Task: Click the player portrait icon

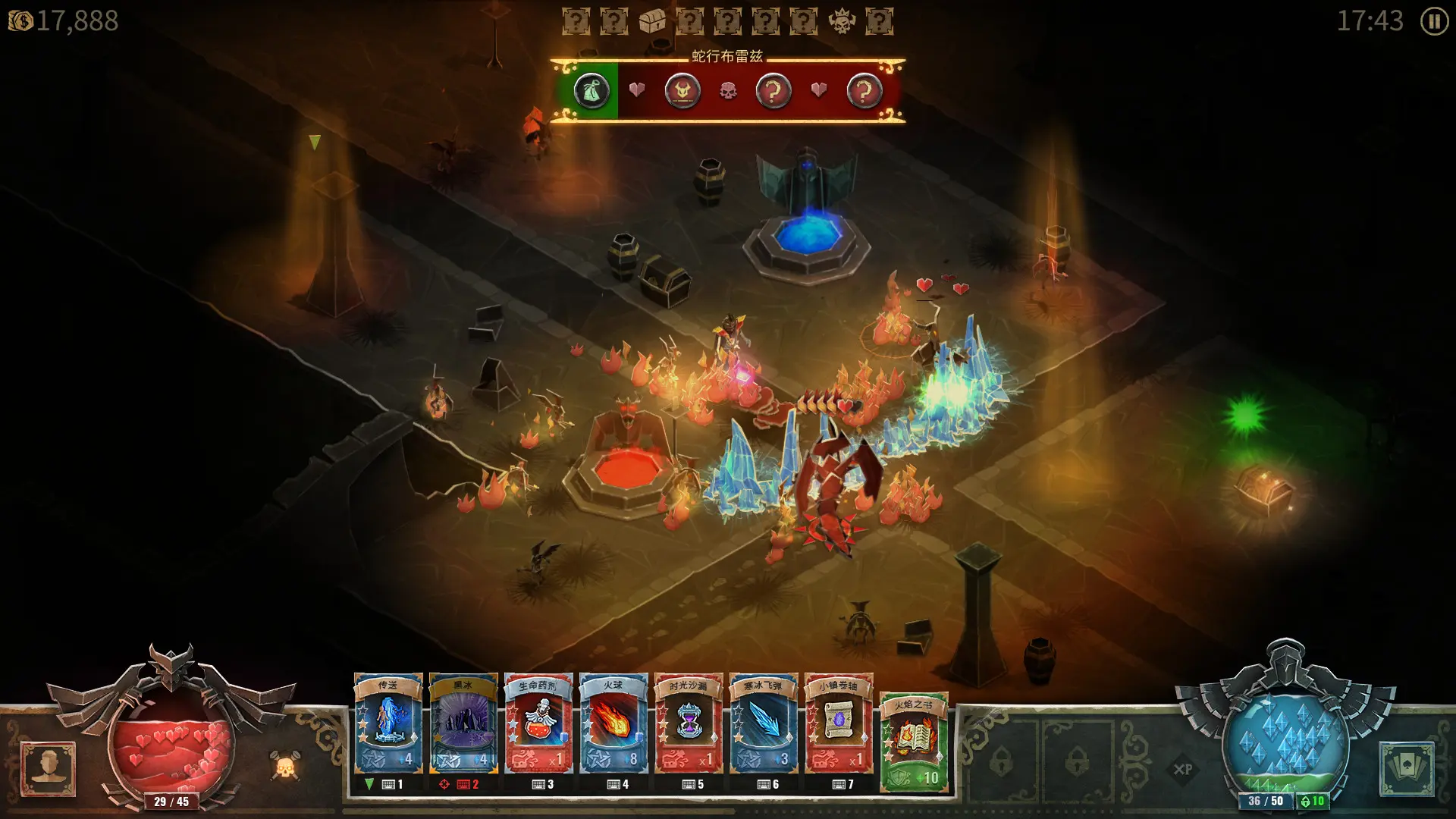Action: (49, 770)
